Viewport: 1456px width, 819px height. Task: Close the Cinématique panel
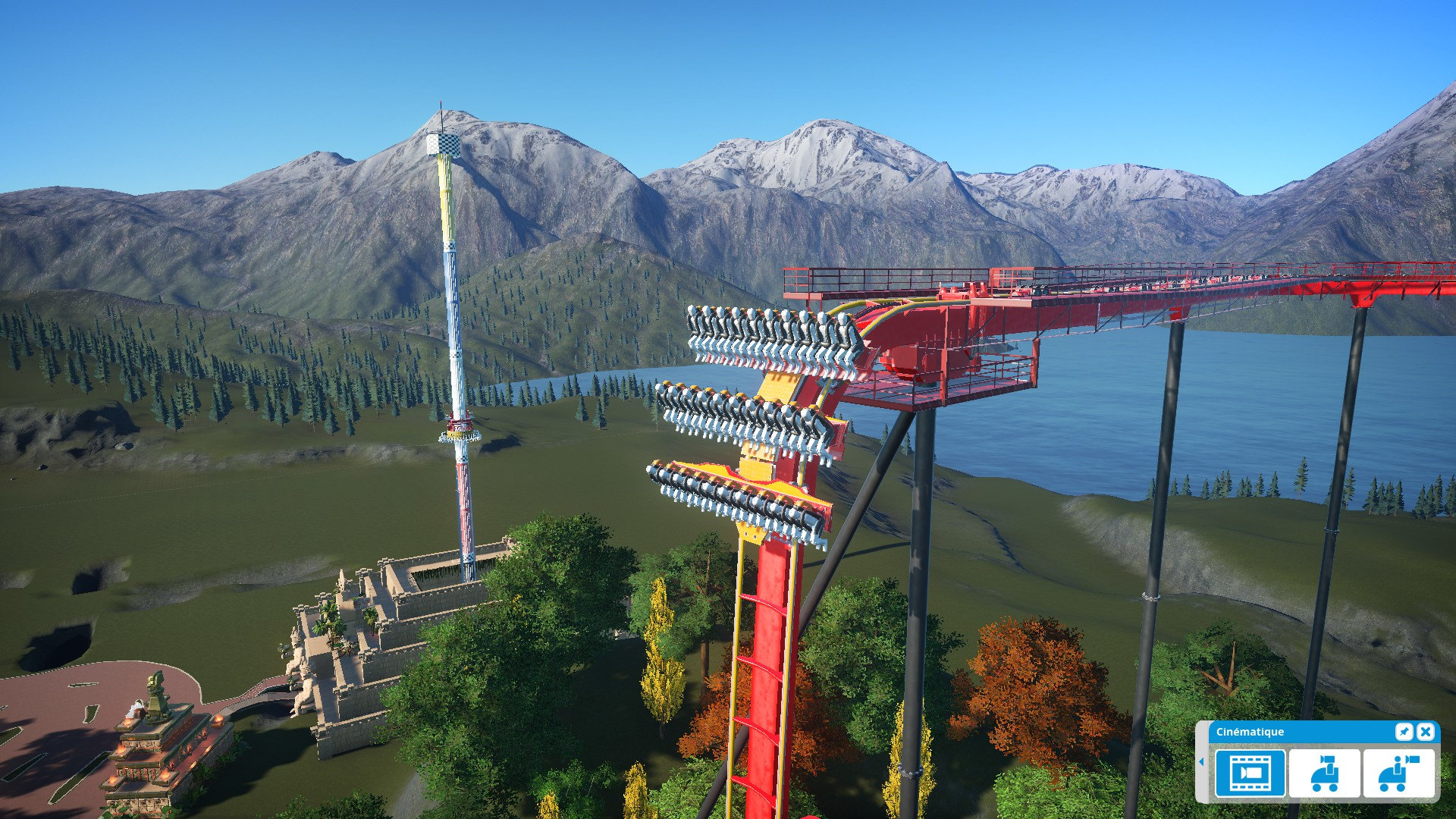tap(1426, 731)
